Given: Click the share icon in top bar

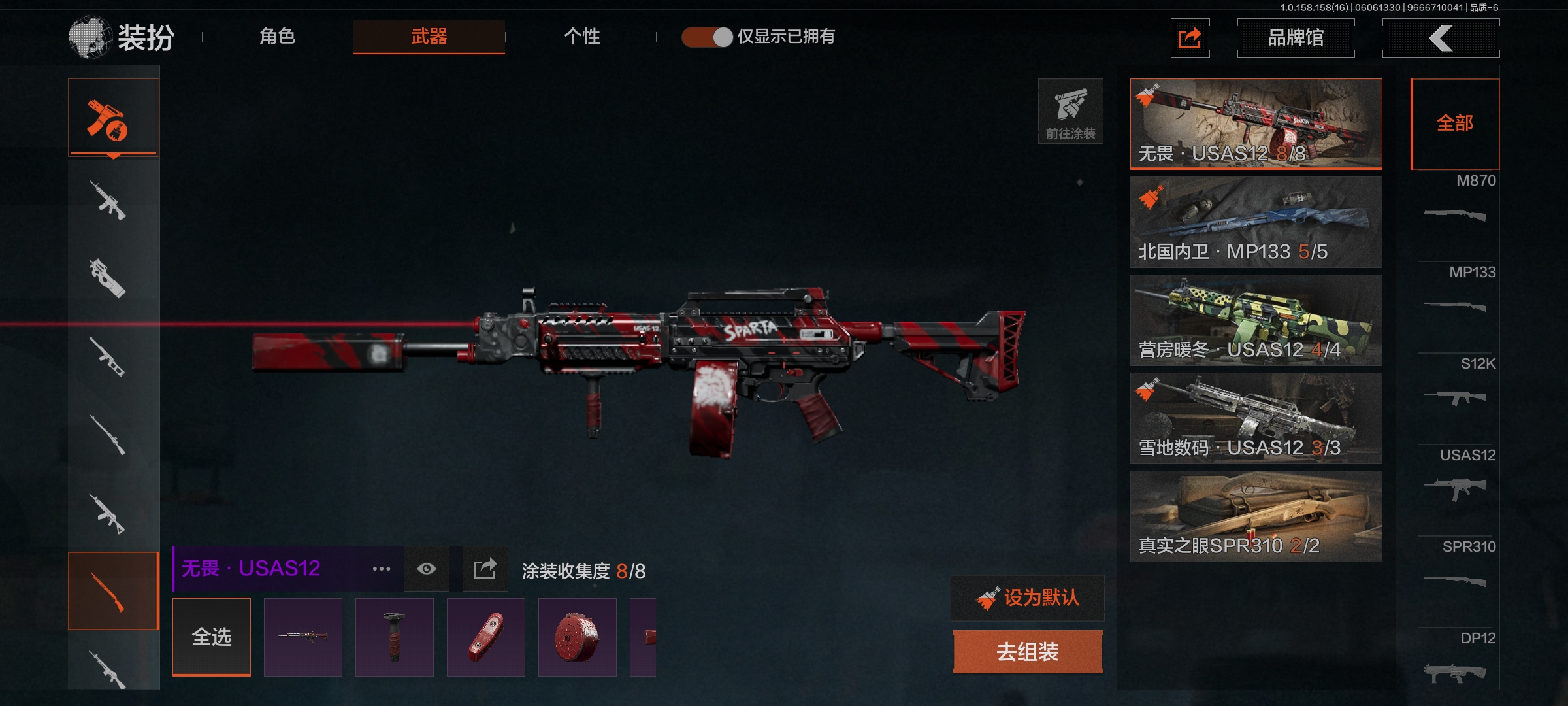Looking at the screenshot, I should point(1190,38).
